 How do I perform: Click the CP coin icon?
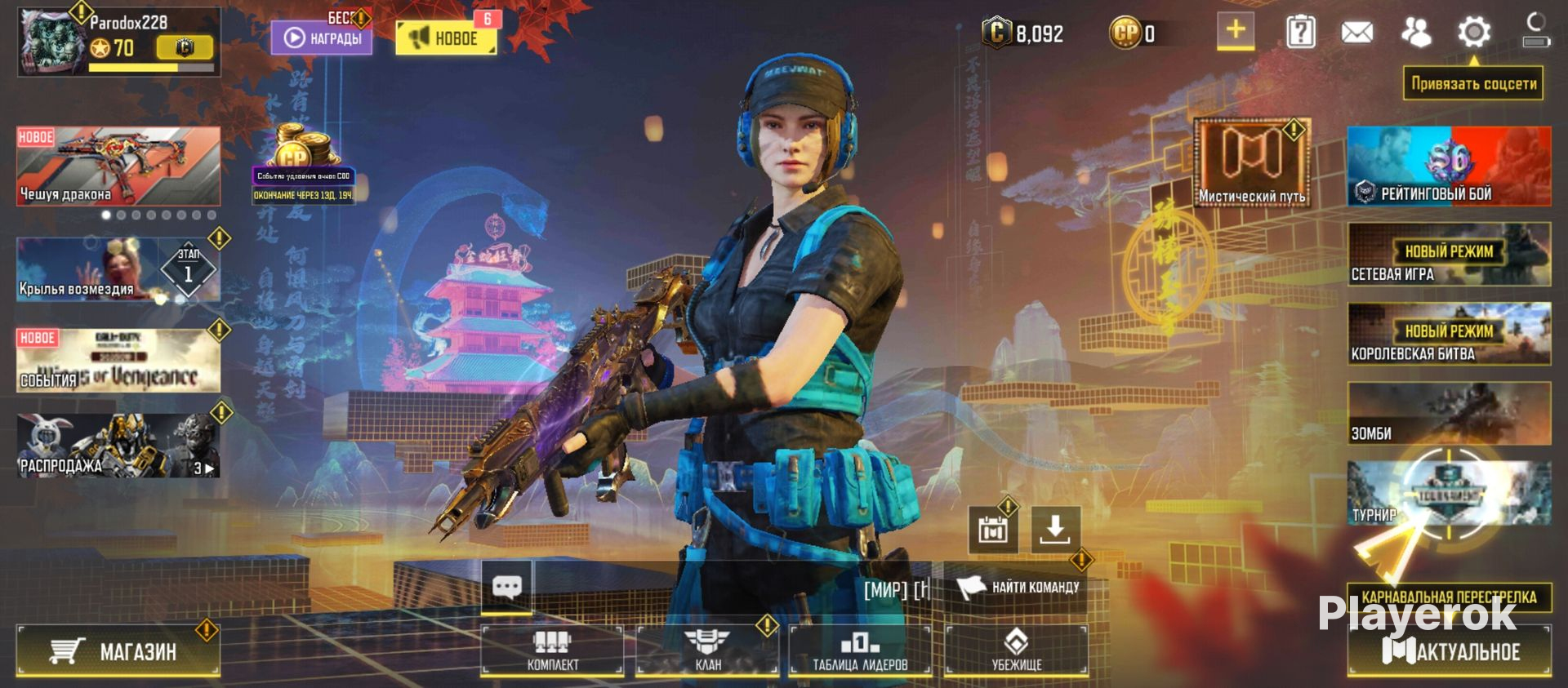coord(1125,33)
